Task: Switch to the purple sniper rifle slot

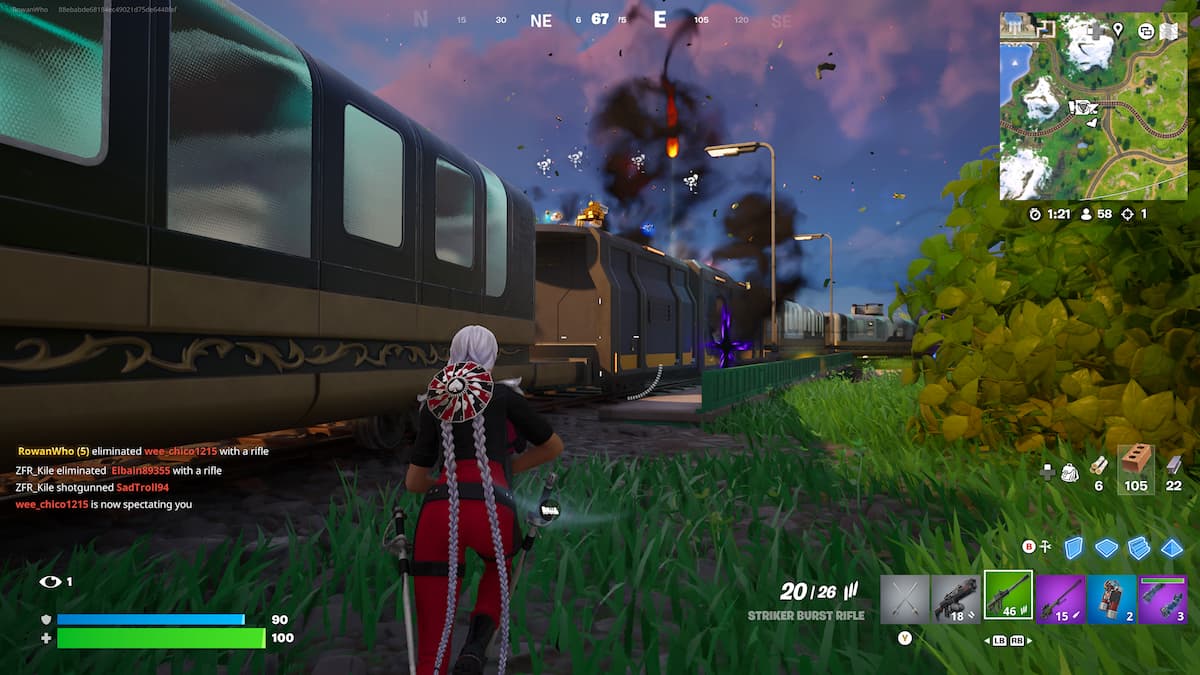Action: pyautogui.click(x=1060, y=598)
